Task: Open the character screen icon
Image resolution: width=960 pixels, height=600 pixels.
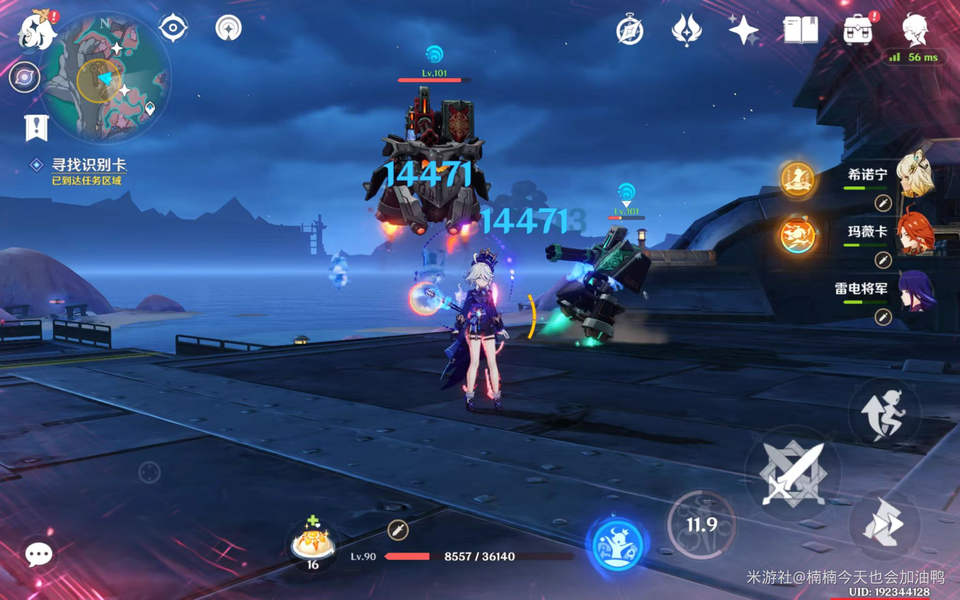Action: (x=914, y=30)
